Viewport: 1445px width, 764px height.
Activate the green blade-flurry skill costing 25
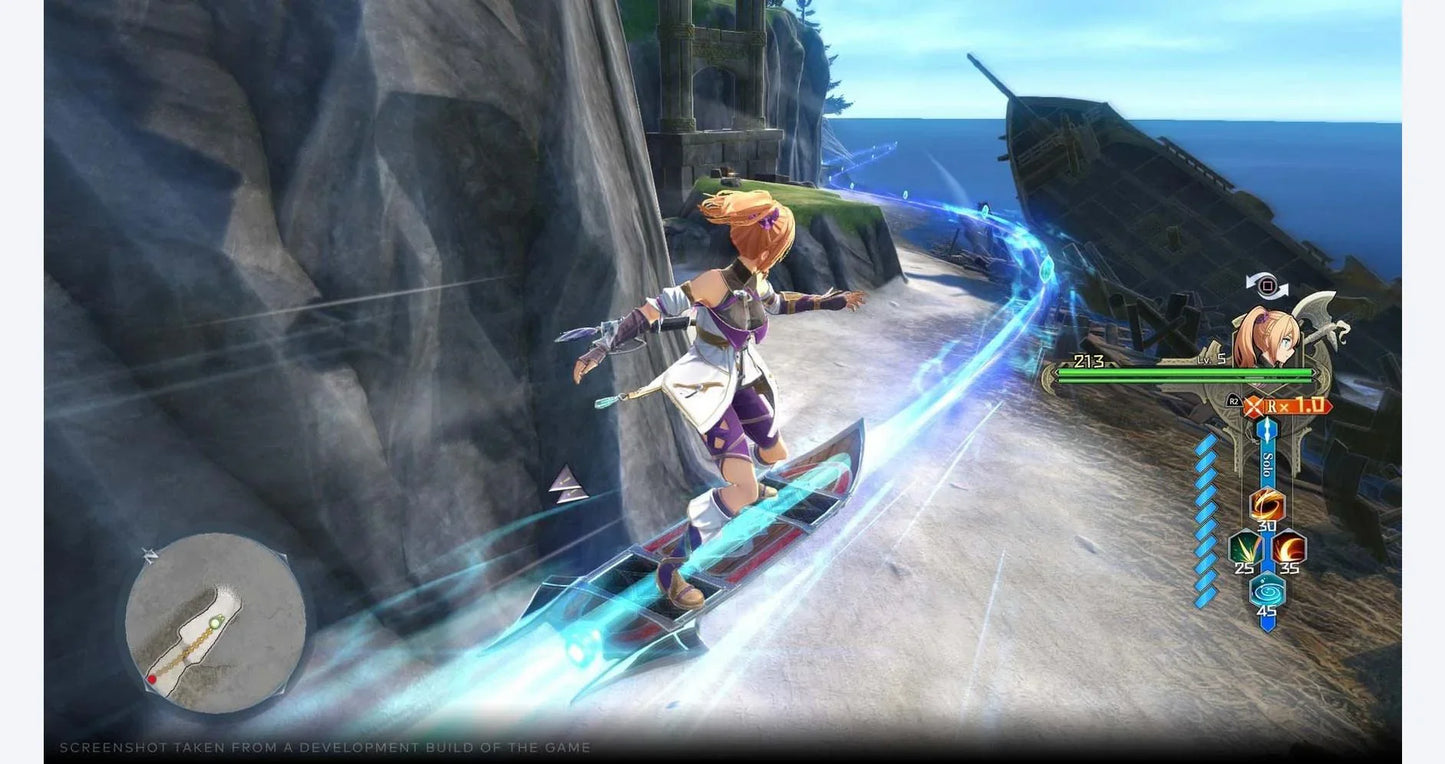1242,548
